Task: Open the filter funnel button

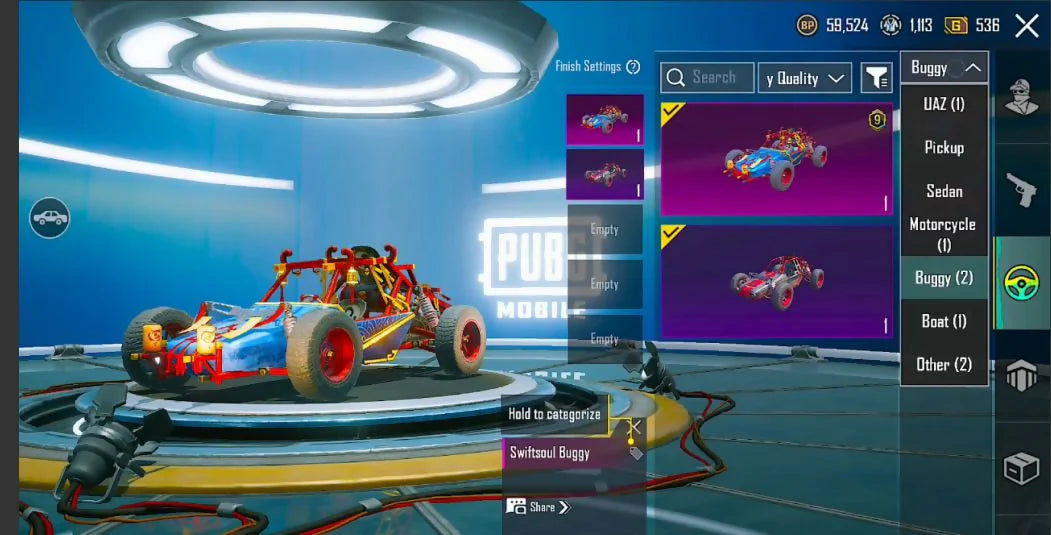Action: [x=877, y=78]
